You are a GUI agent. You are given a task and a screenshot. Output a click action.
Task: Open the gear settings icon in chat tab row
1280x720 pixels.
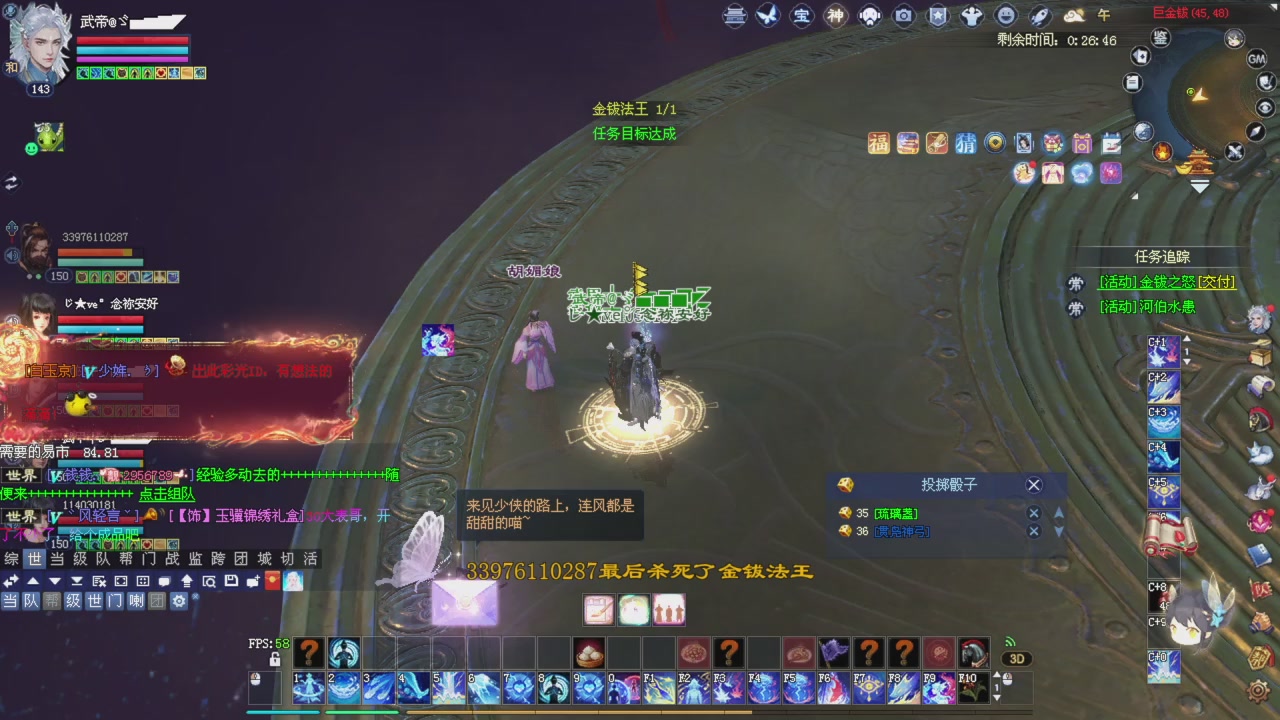(179, 601)
